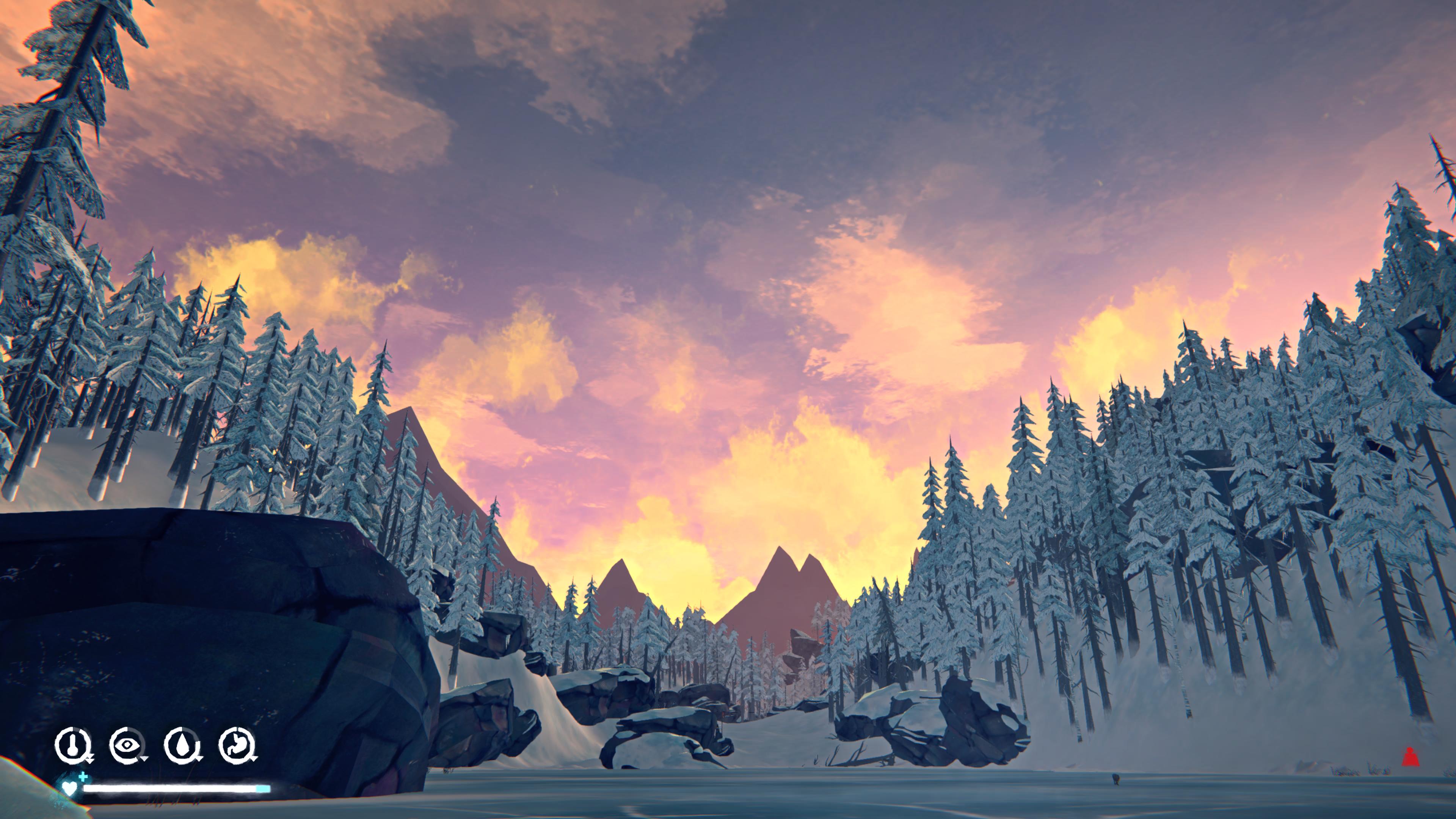Select the thermometer cold status icon

click(x=74, y=745)
